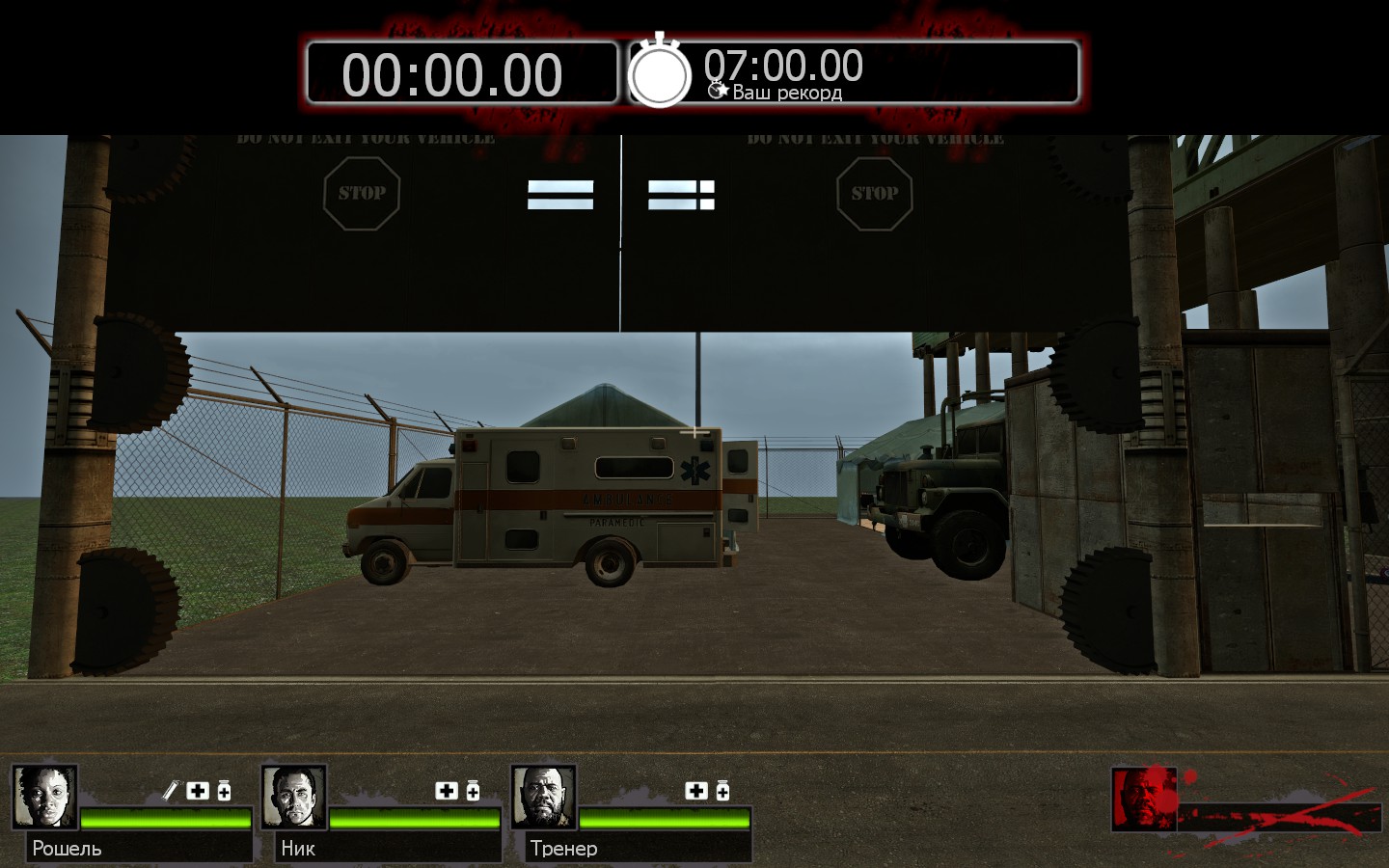Click the blood-splattered red player portrait

pos(1144,798)
